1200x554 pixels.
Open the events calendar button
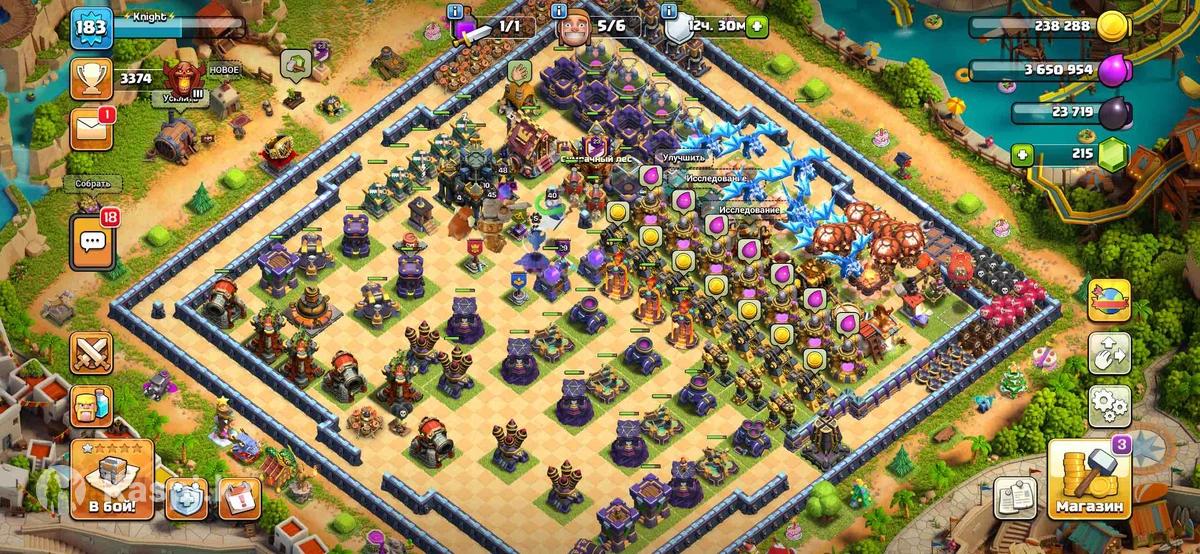coord(239,496)
